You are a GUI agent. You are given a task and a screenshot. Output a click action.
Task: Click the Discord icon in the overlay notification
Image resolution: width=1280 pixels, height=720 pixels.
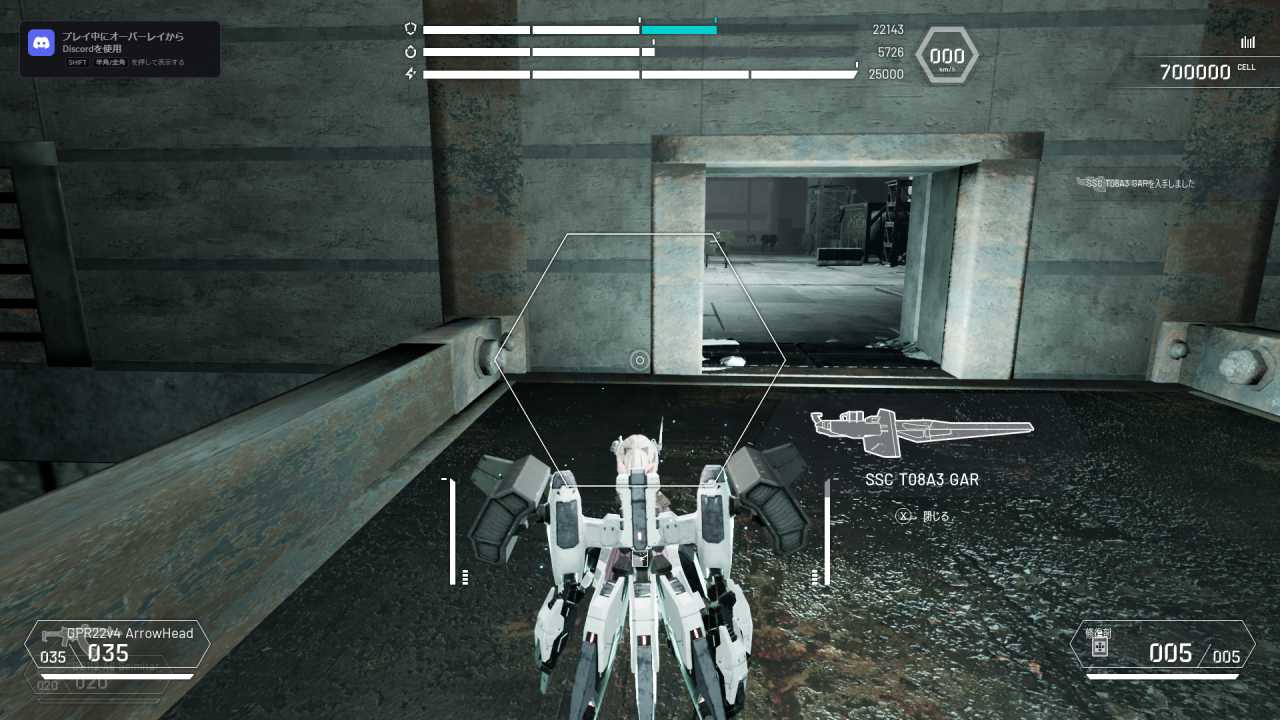40,43
